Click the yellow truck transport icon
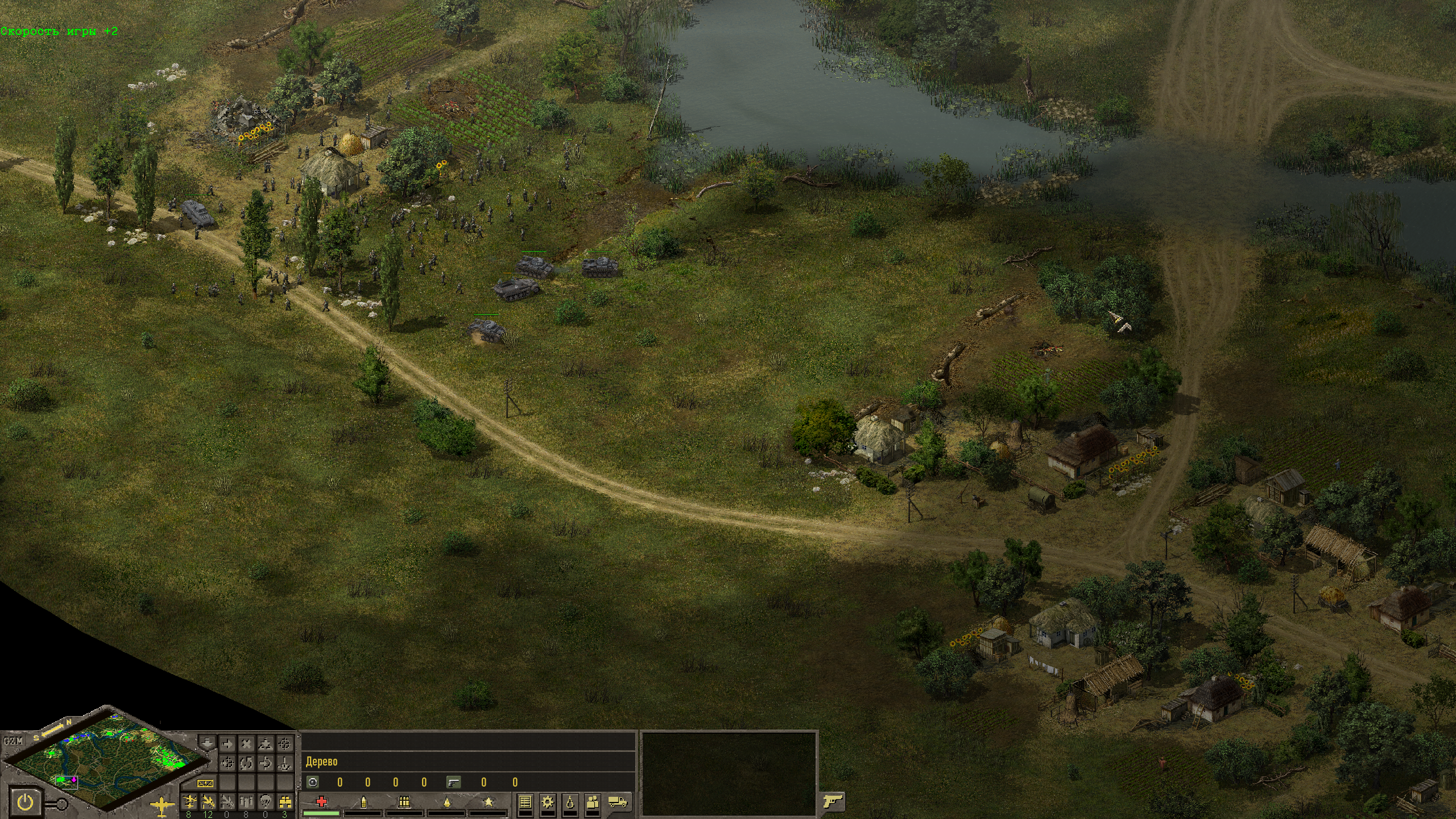1456x819 pixels. click(618, 802)
